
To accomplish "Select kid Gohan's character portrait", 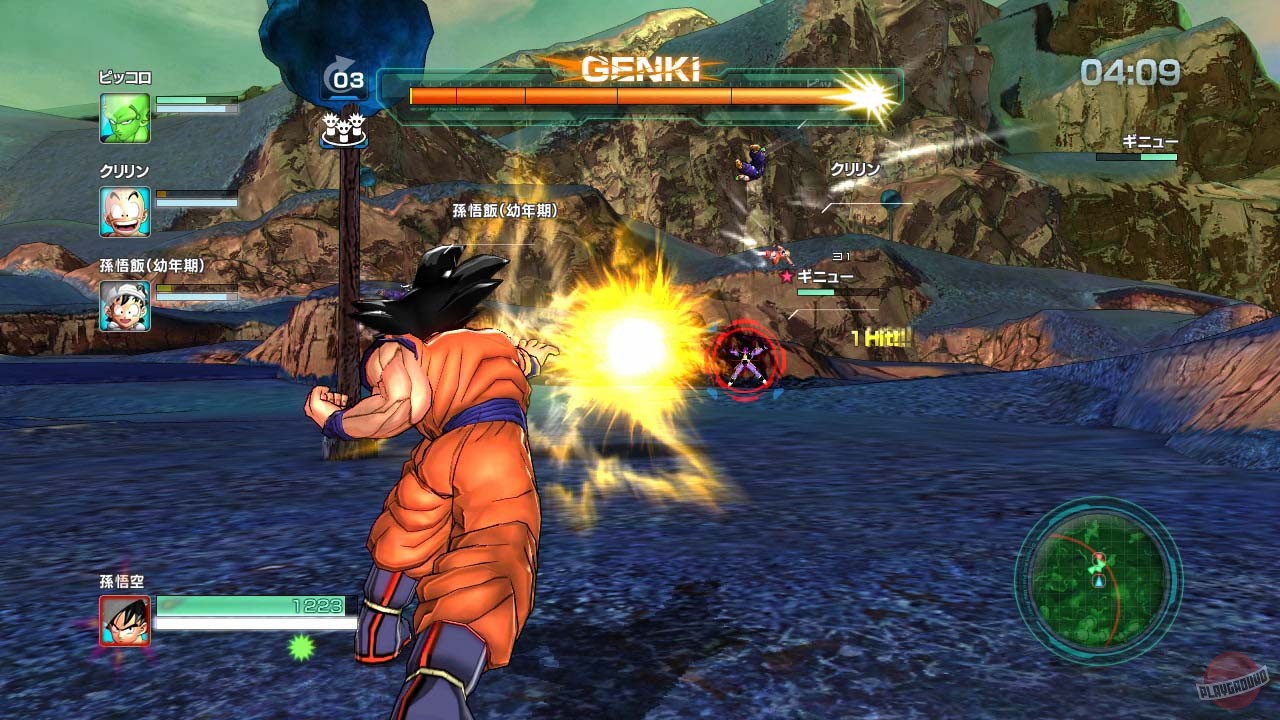I will tap(126, 304).
